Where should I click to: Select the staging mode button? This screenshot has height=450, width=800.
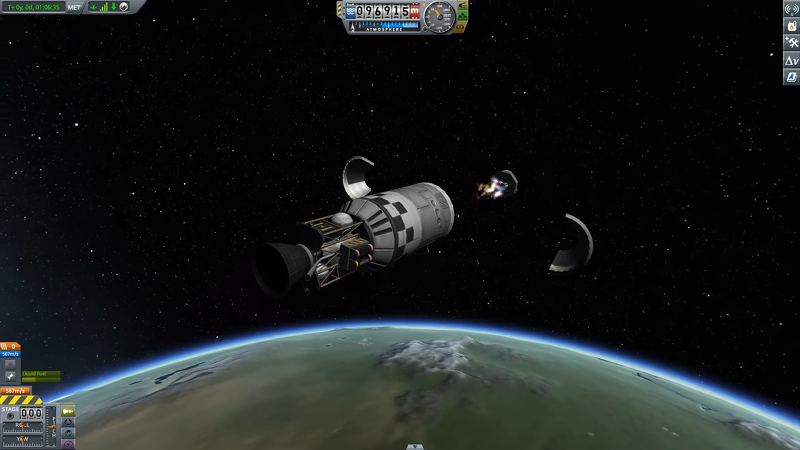pyautogui.click(x=68, y=411)
